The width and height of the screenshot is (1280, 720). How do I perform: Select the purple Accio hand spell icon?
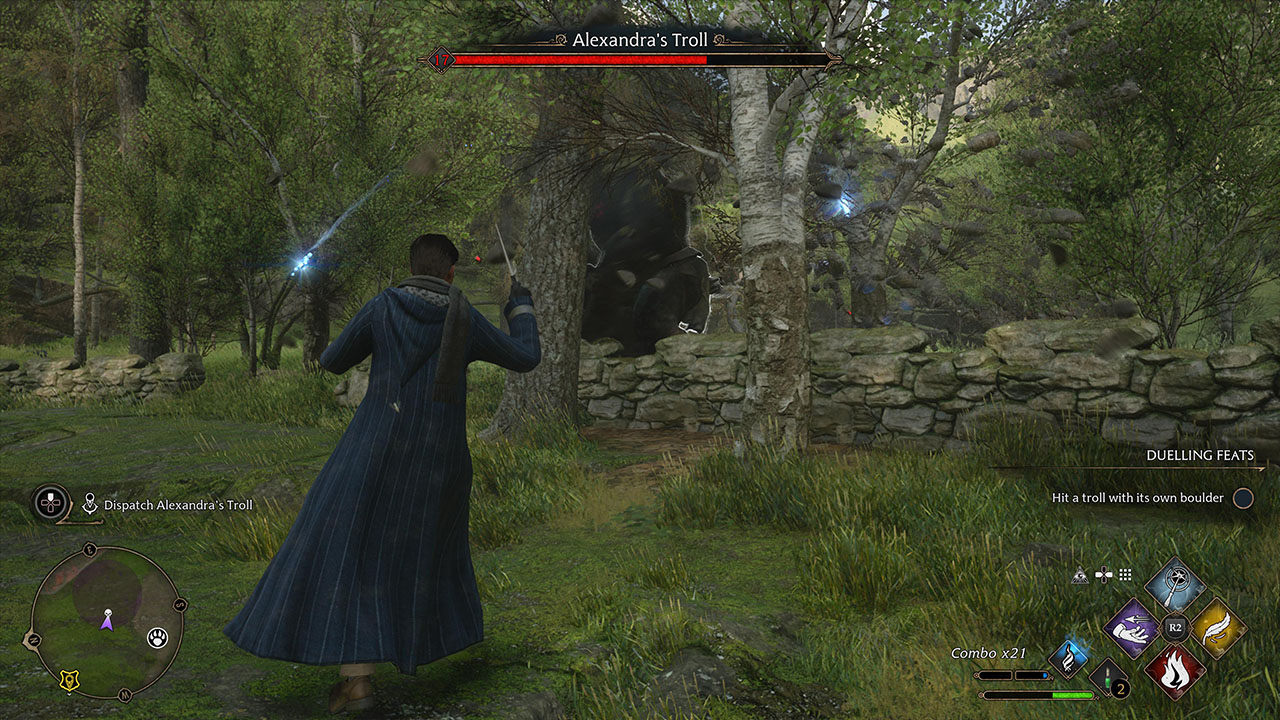click(1131, 630)
